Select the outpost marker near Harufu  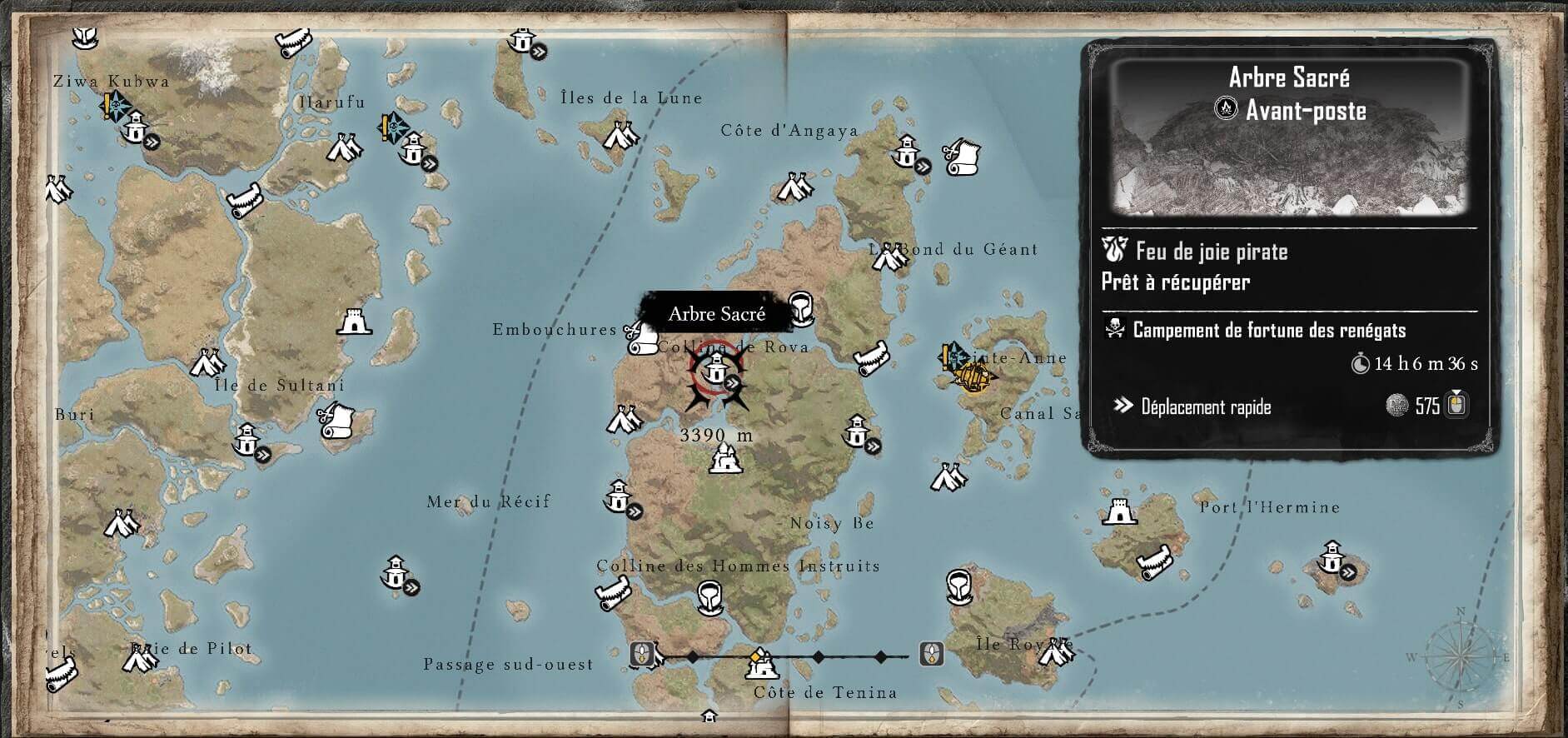(x=411, y=150)
